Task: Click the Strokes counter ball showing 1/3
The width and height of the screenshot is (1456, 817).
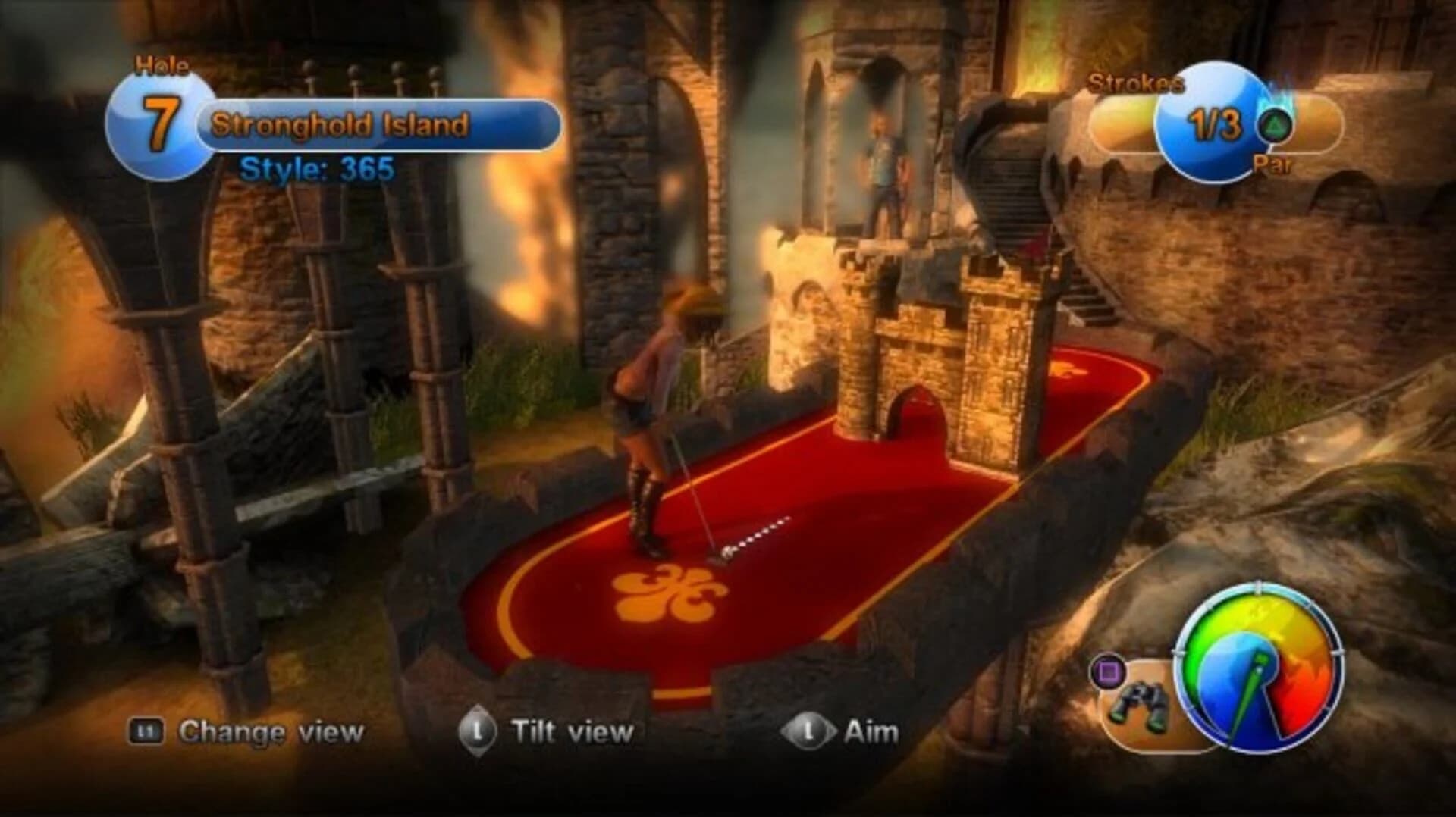Action: click(1211, 123)
